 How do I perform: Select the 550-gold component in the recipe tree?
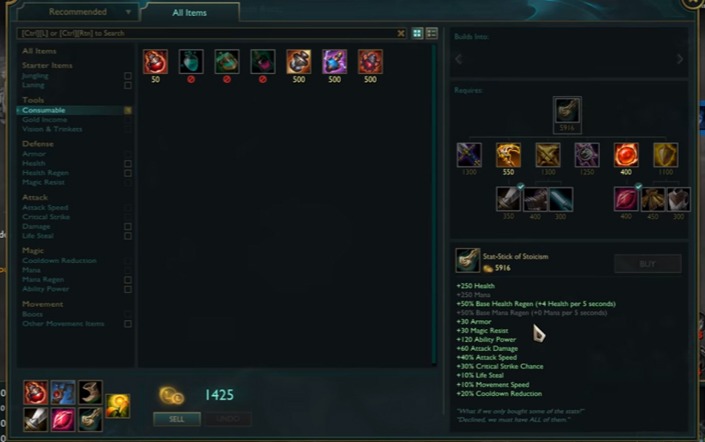(509, 155)
